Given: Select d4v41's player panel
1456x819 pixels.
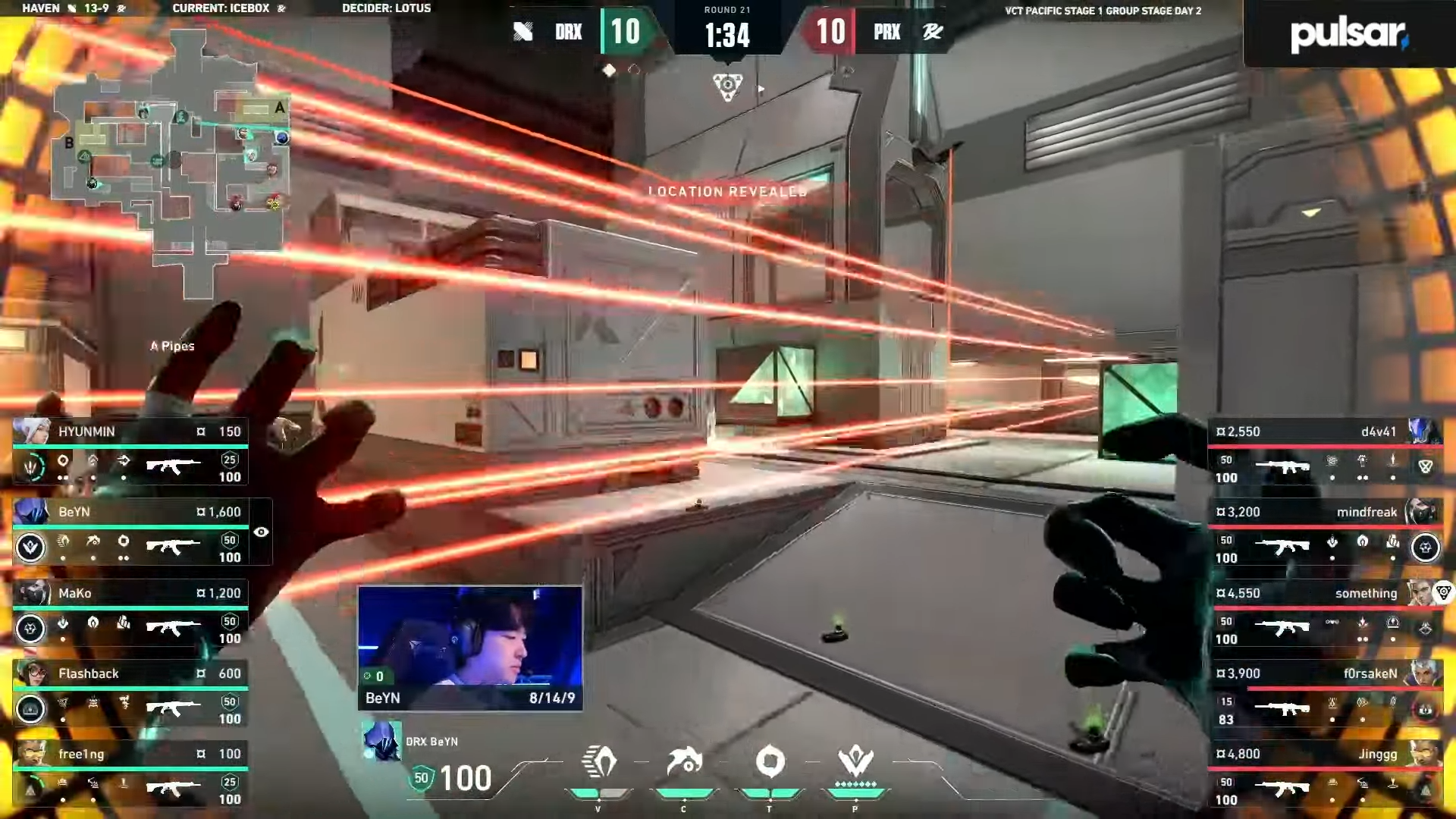Looking at the screenshot, I should point(1325,452).
